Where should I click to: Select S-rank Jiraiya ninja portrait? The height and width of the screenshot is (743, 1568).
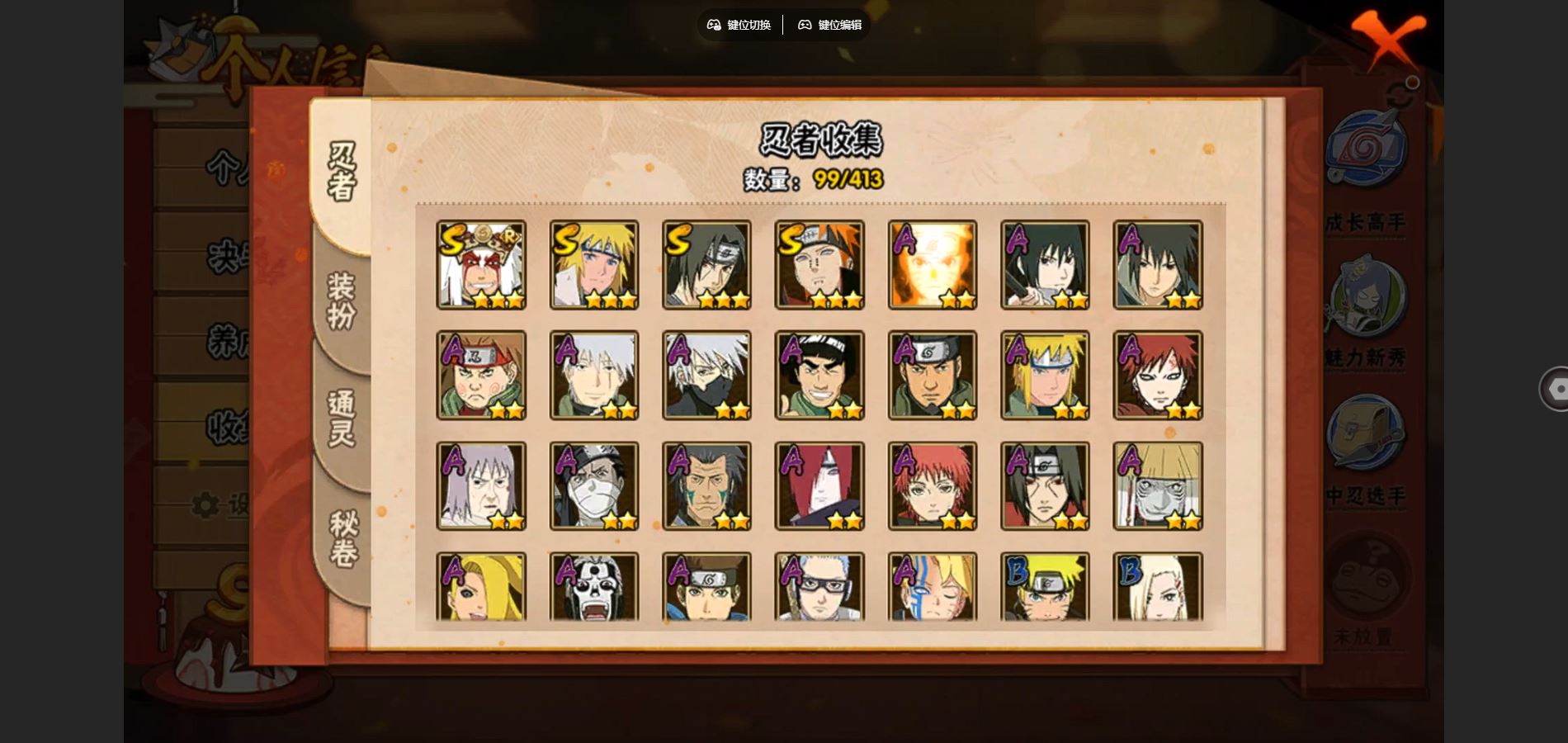tap(481, 265)
